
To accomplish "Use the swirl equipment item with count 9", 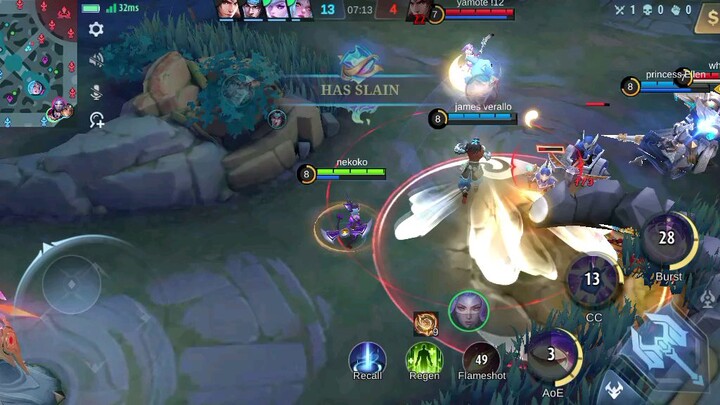I will [424, 322].
